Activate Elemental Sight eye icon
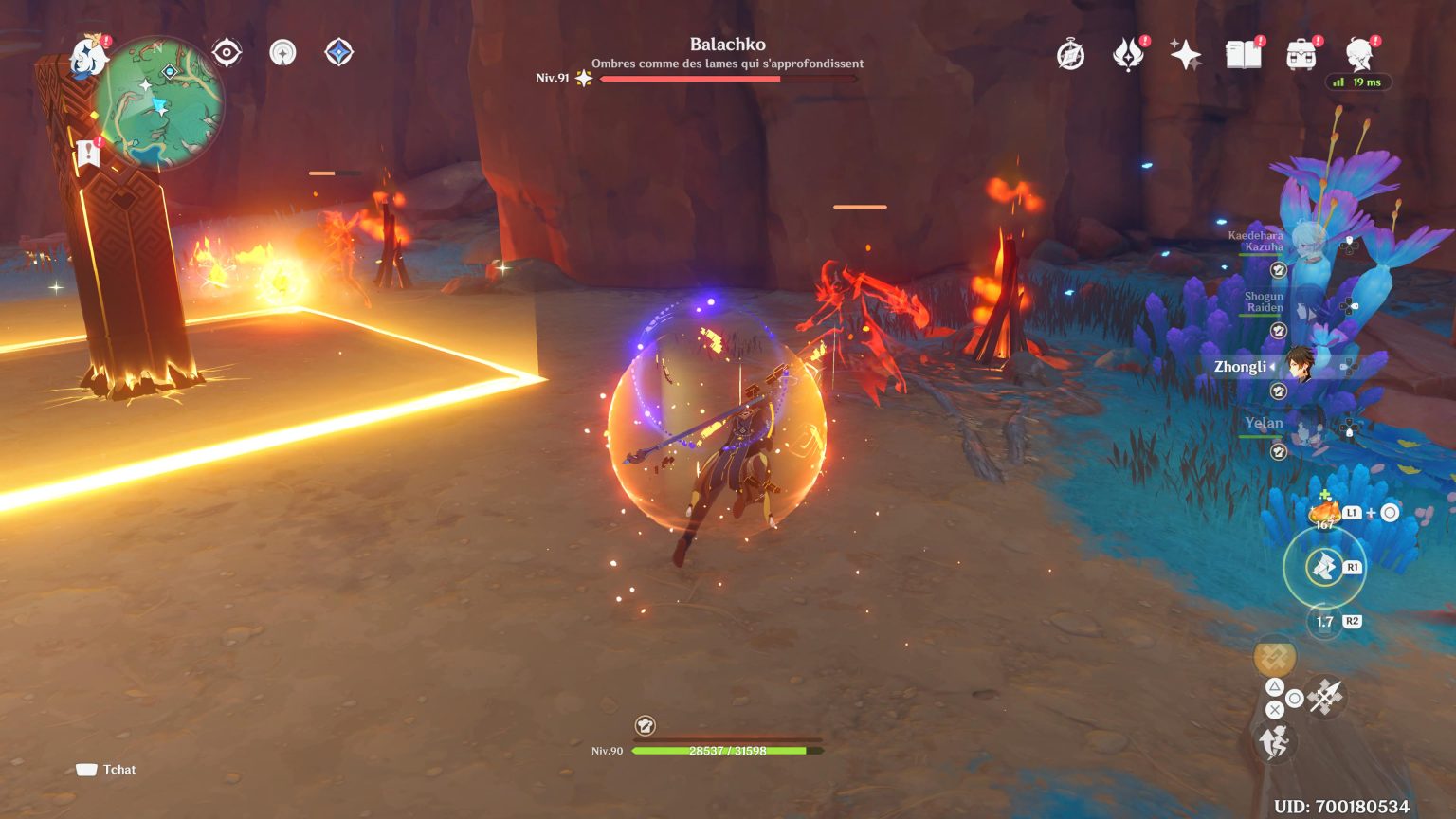Image resolution: width=1456 pixels, height=819 pixels. pyautogui.click(x=227, y=52)
